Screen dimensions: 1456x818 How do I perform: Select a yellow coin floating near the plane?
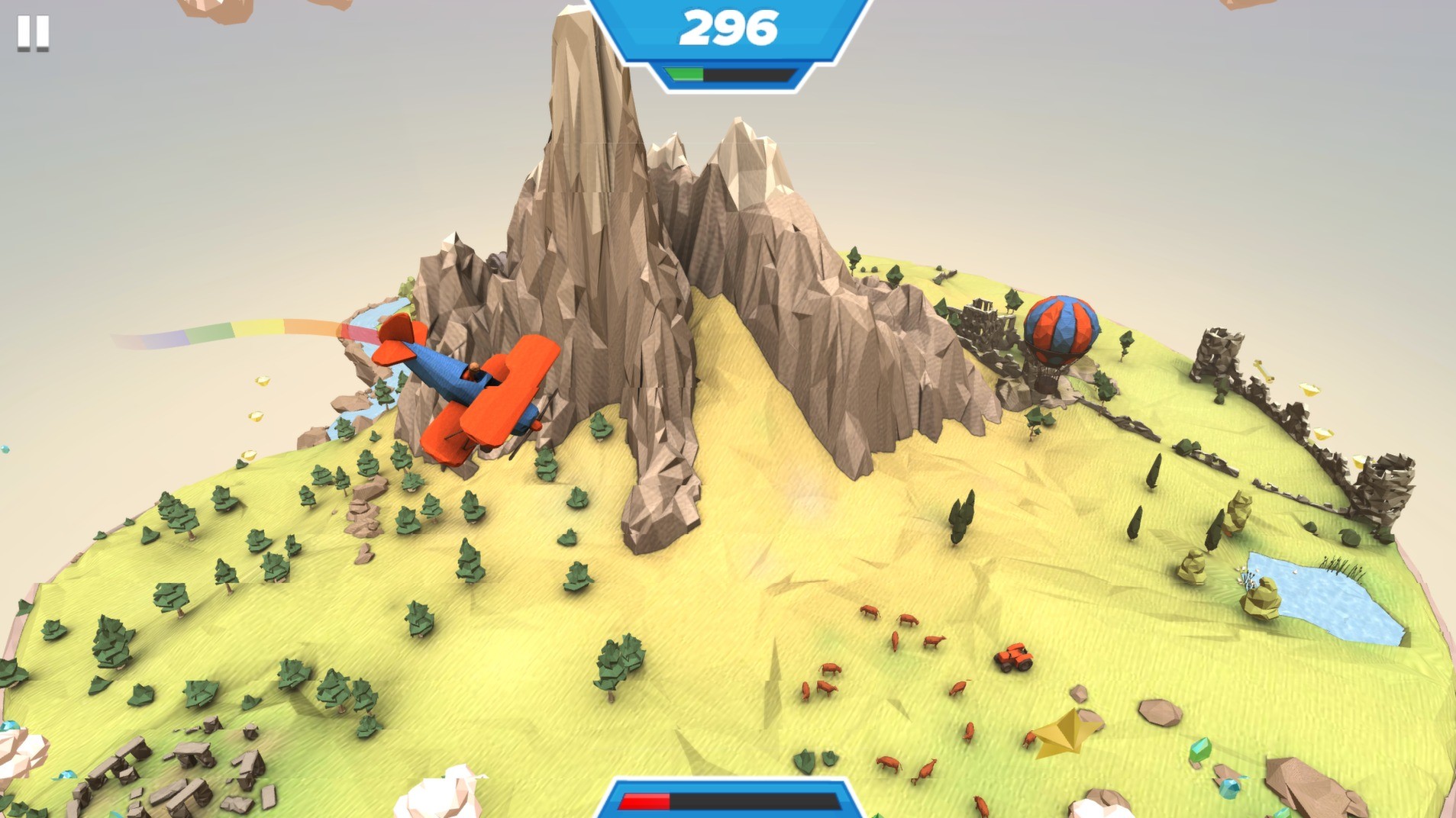click(x=260, y=382)
